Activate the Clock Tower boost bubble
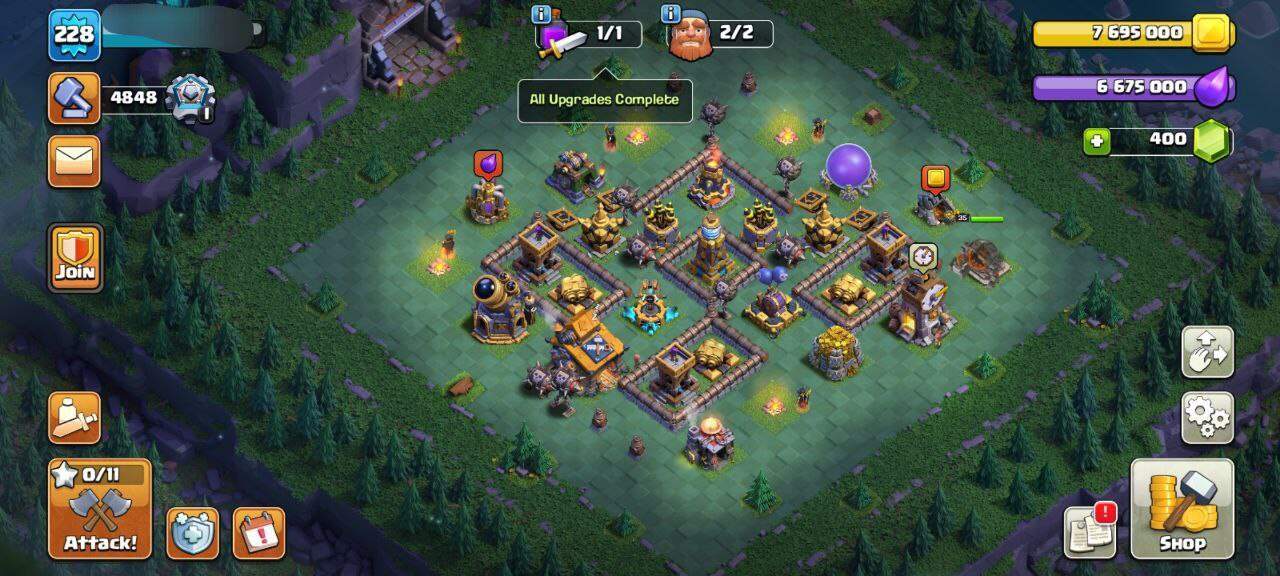The width and height of the screenshot is (1280, 576). coord(922,256)
